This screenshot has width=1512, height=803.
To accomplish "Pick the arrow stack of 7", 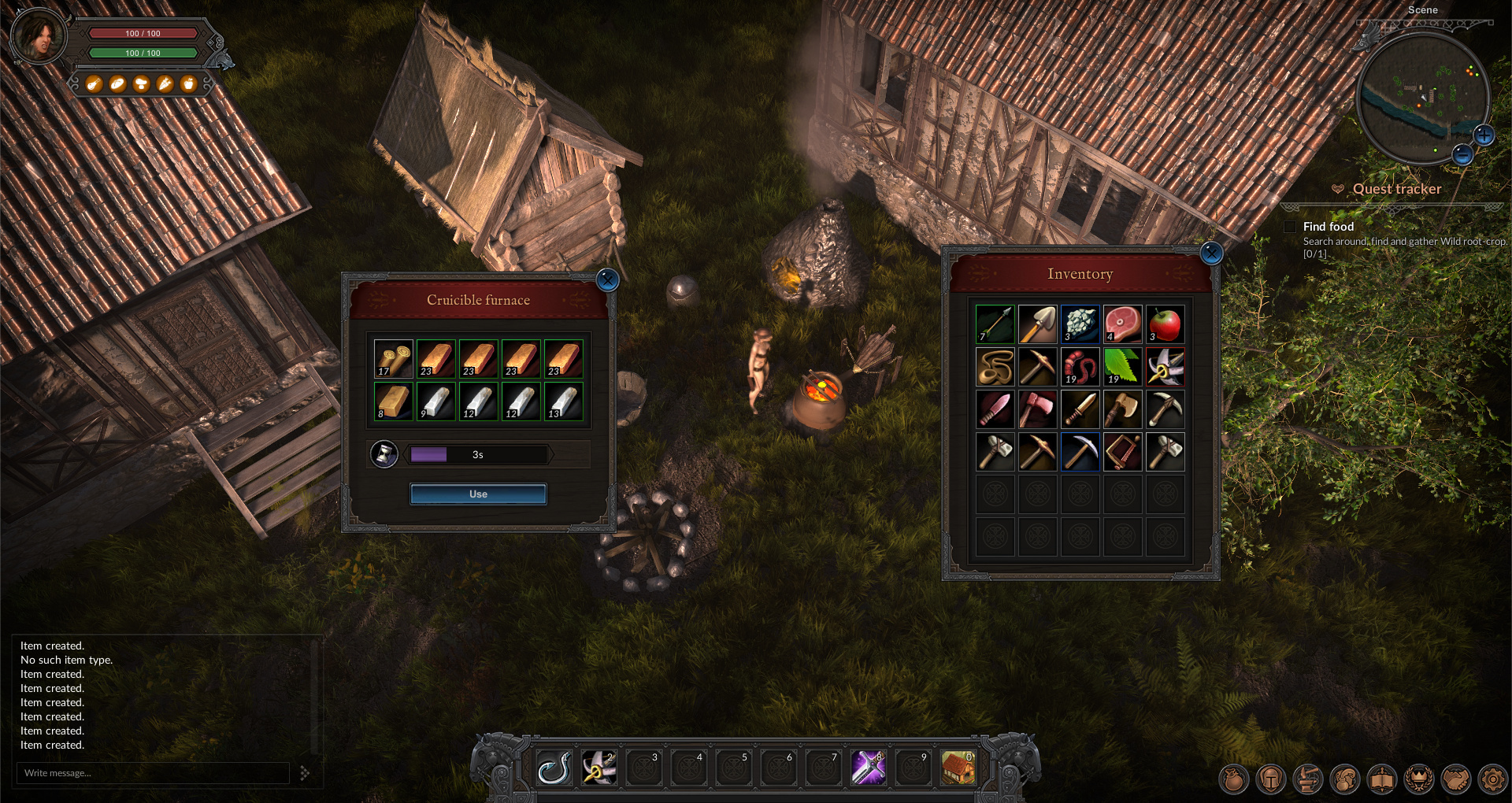I will [x=995, y=324].
